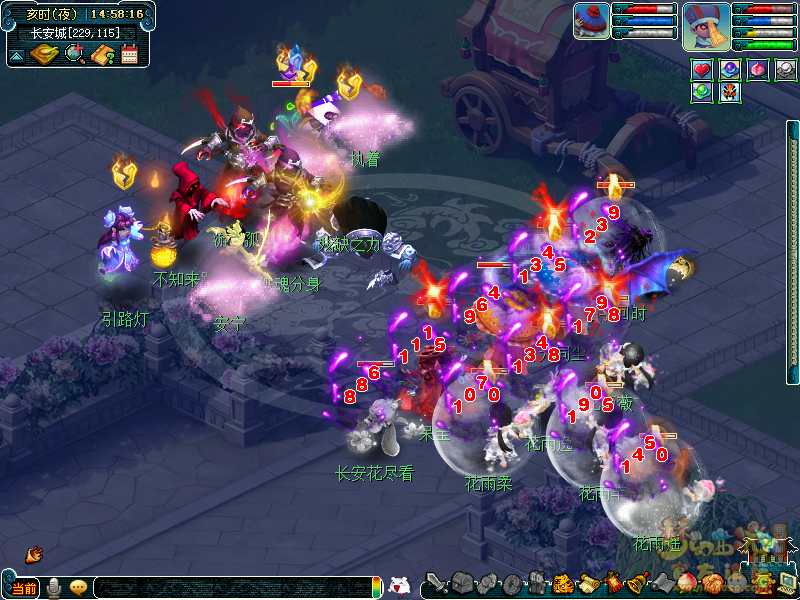The height and width of the screenshot is (600, 800).
Task: Switch the 当前 chat channel button
Action: point(24,588)
